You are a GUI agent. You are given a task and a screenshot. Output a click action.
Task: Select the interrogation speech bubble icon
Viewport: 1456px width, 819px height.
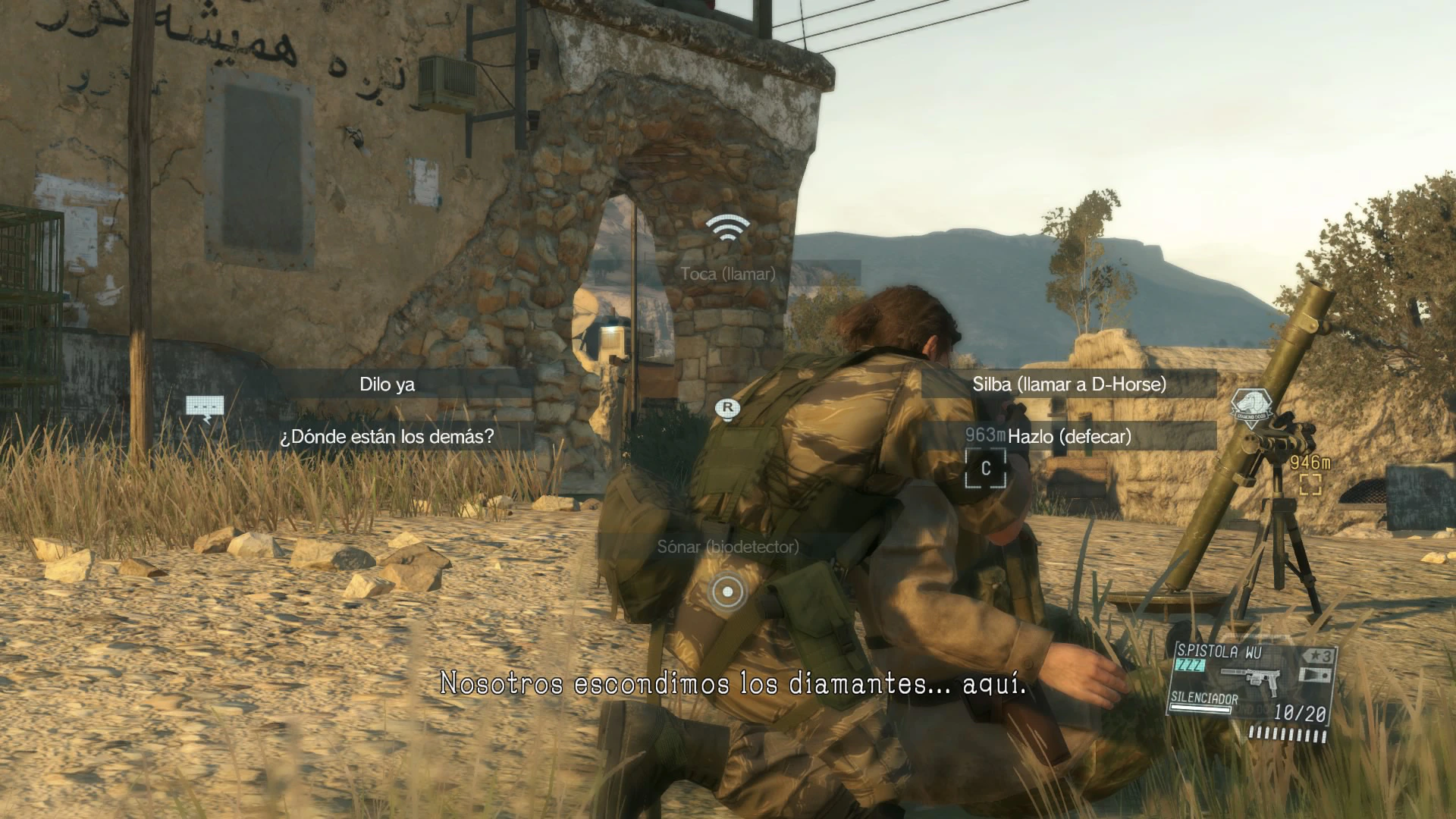pos(205,408)
